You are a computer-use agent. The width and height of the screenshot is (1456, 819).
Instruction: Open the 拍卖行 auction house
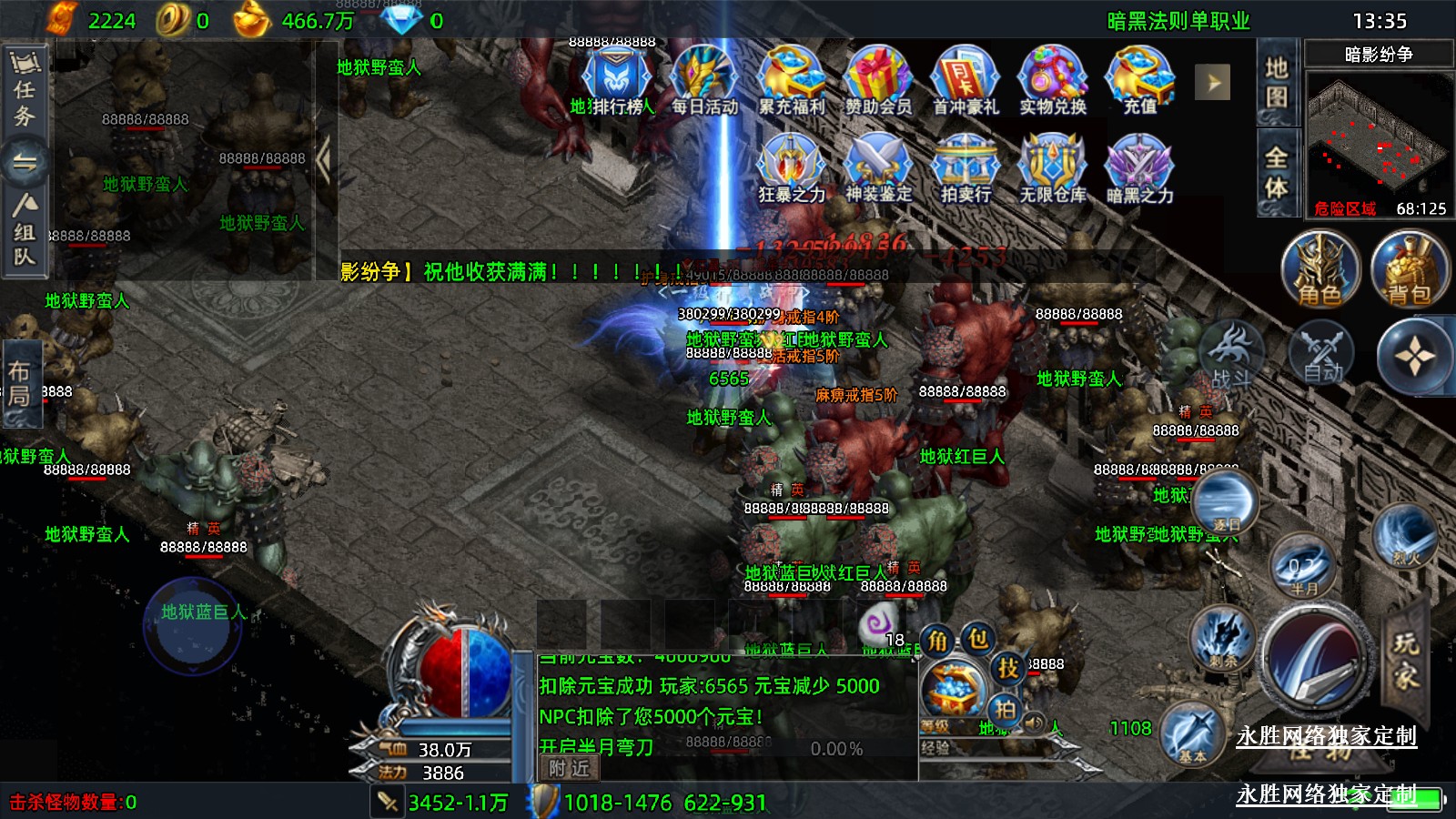coord(966,168)
